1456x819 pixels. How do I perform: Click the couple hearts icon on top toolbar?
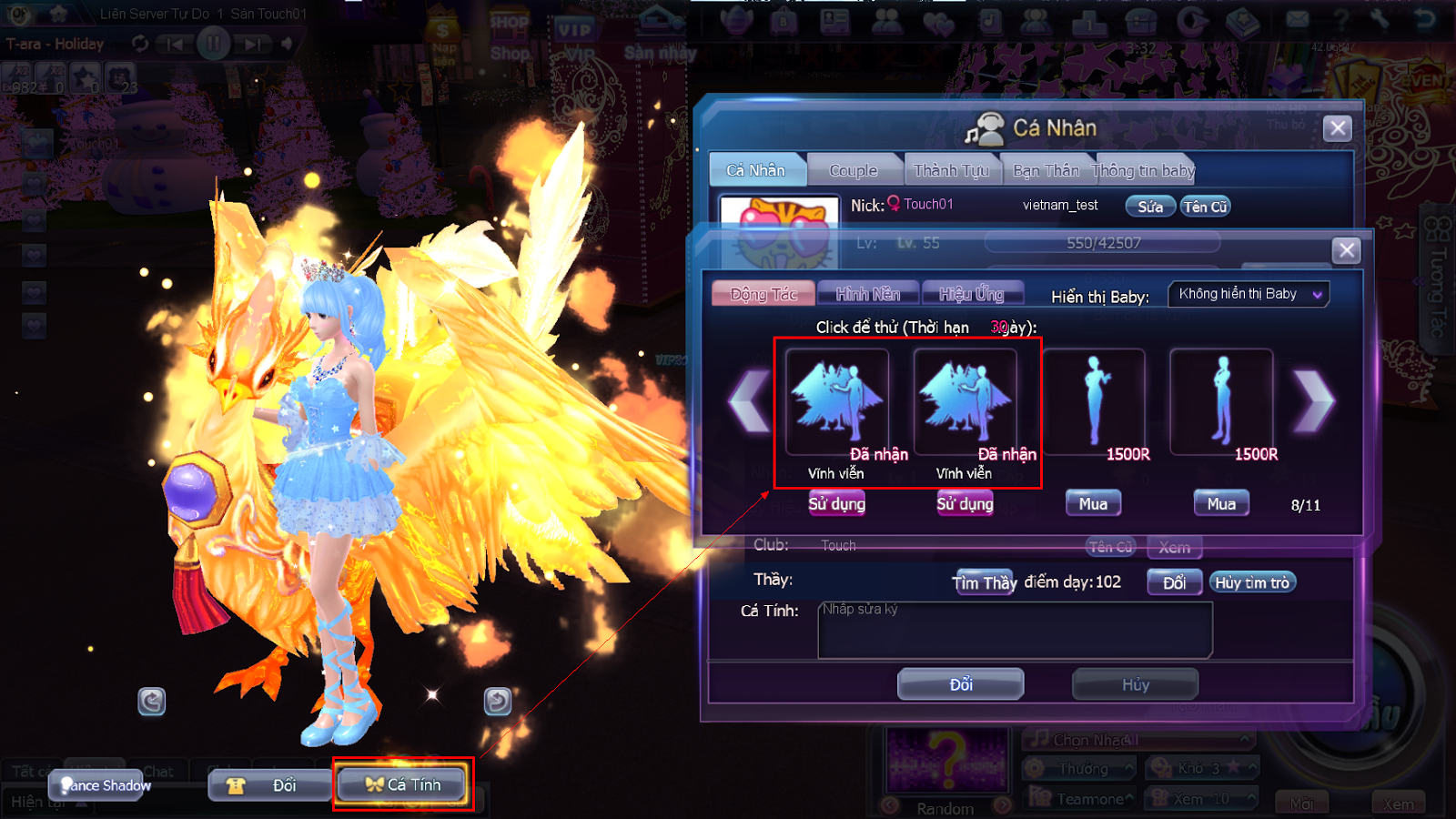[937, 22]
